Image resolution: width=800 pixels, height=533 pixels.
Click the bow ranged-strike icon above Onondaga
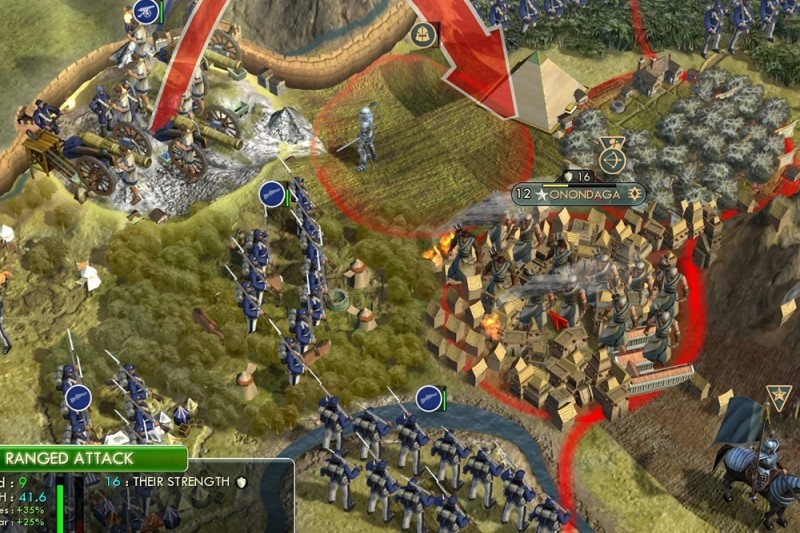pyautogui.click(x=610, y=158)
